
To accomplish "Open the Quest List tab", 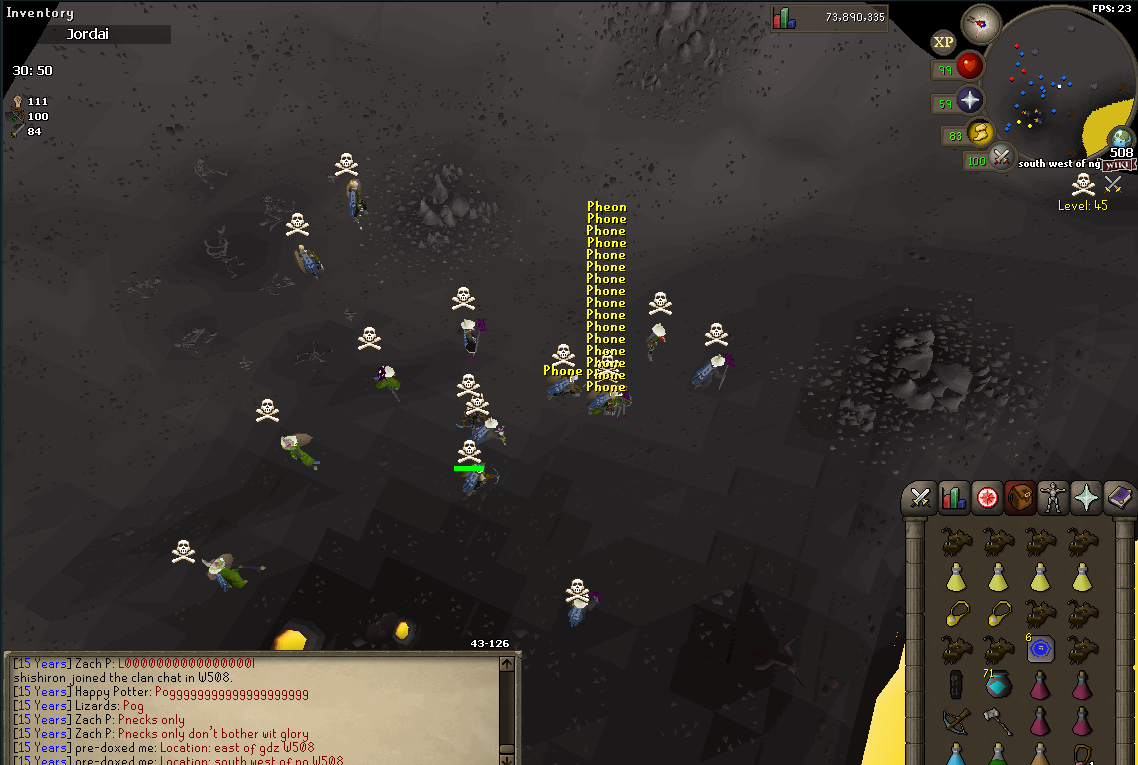I will pyautogui.click(x=987, y=496).
